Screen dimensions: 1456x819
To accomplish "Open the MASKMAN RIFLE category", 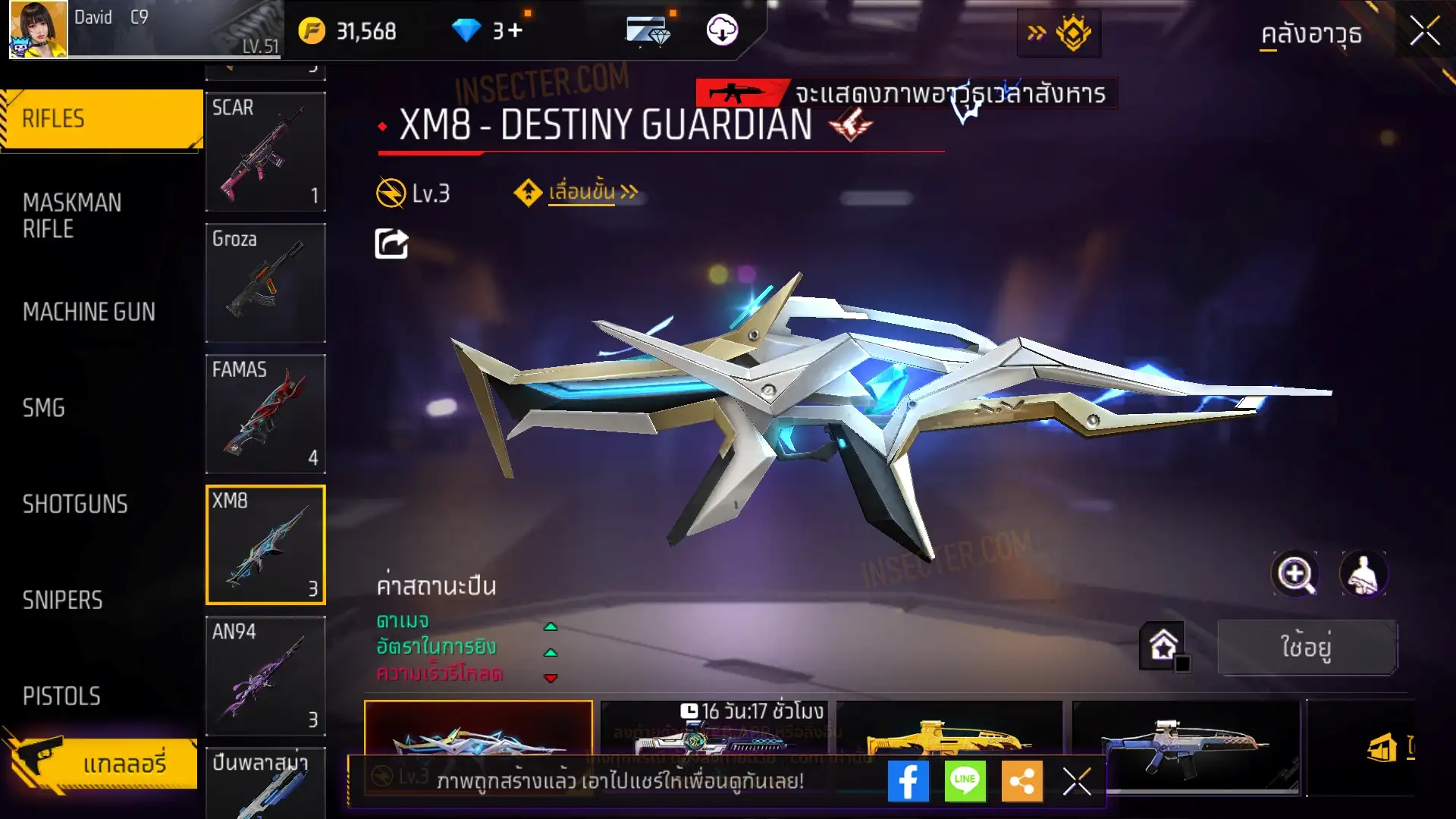I will (x=72, y=215).
